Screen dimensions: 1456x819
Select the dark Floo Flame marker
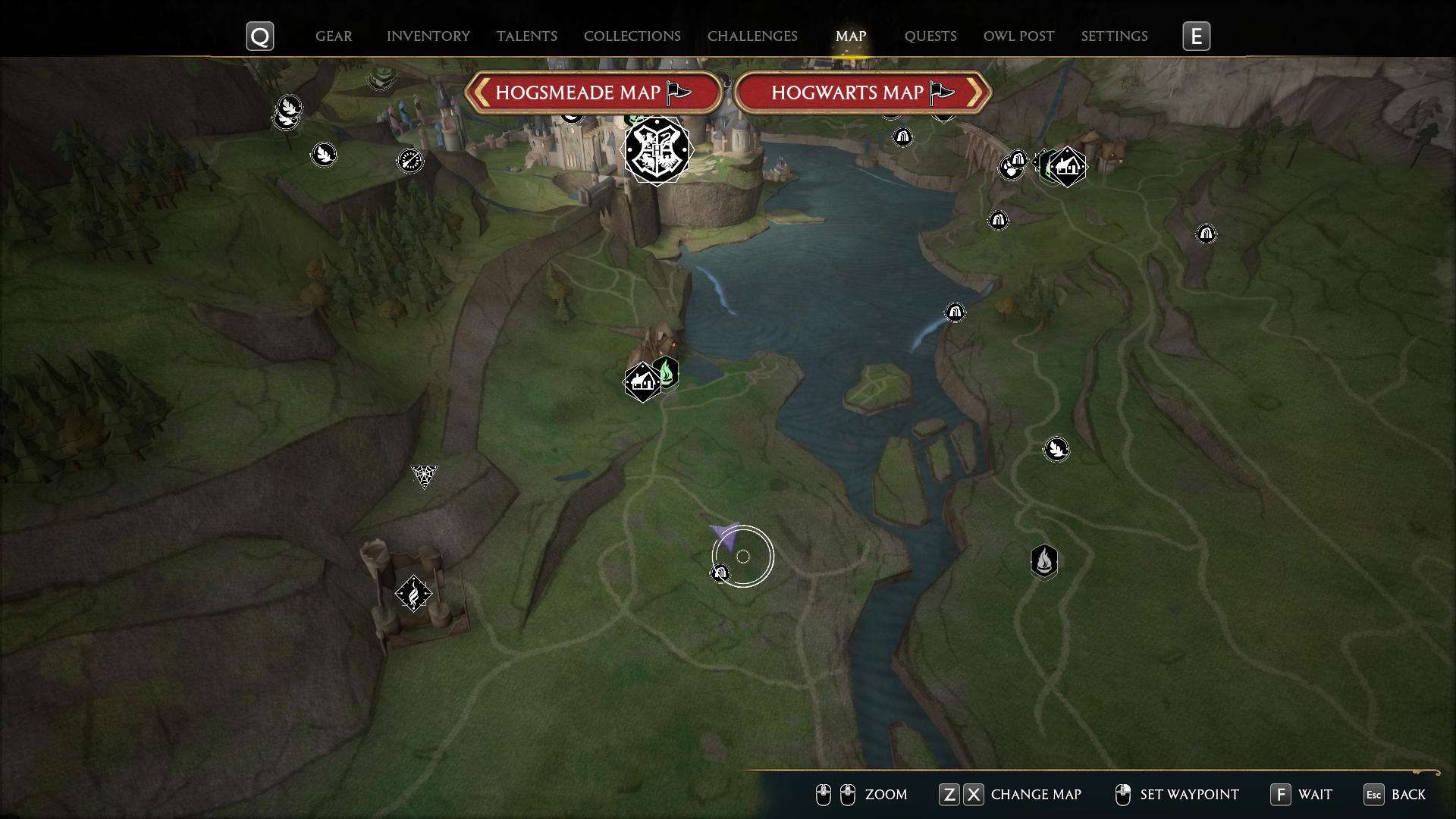(1044, 562)
